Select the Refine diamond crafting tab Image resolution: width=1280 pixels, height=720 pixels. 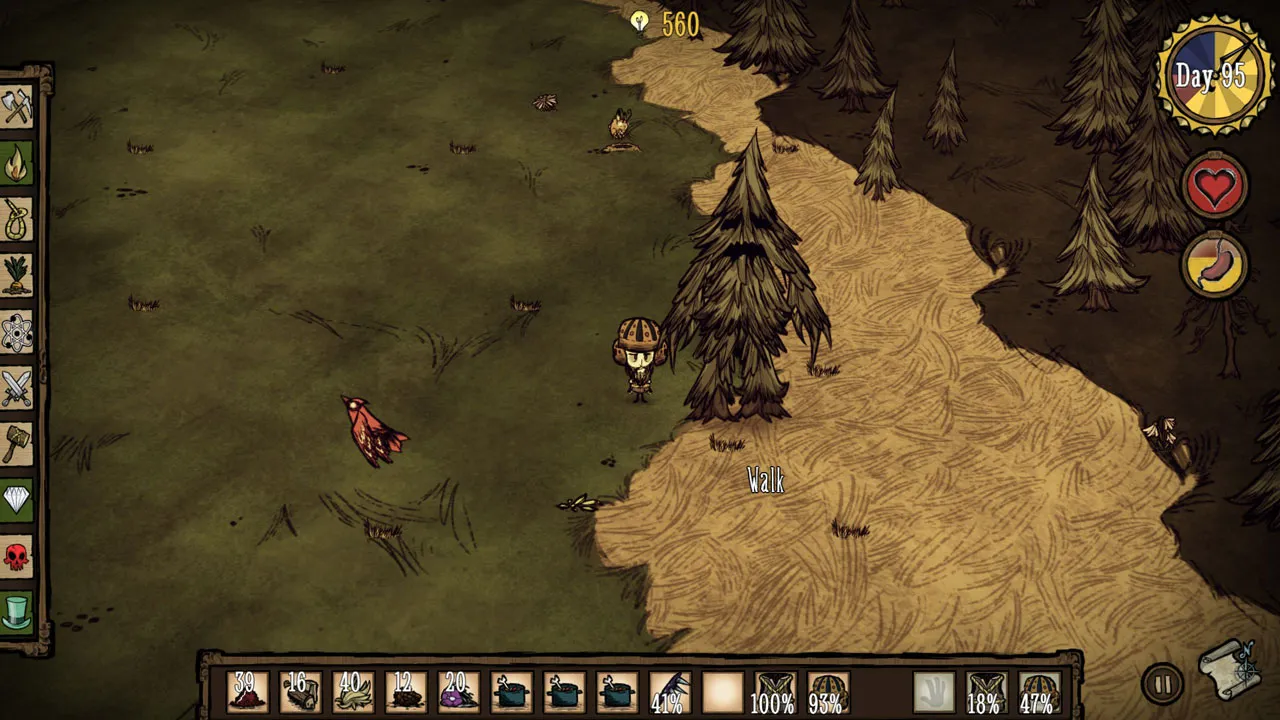(x=17, y=500)
